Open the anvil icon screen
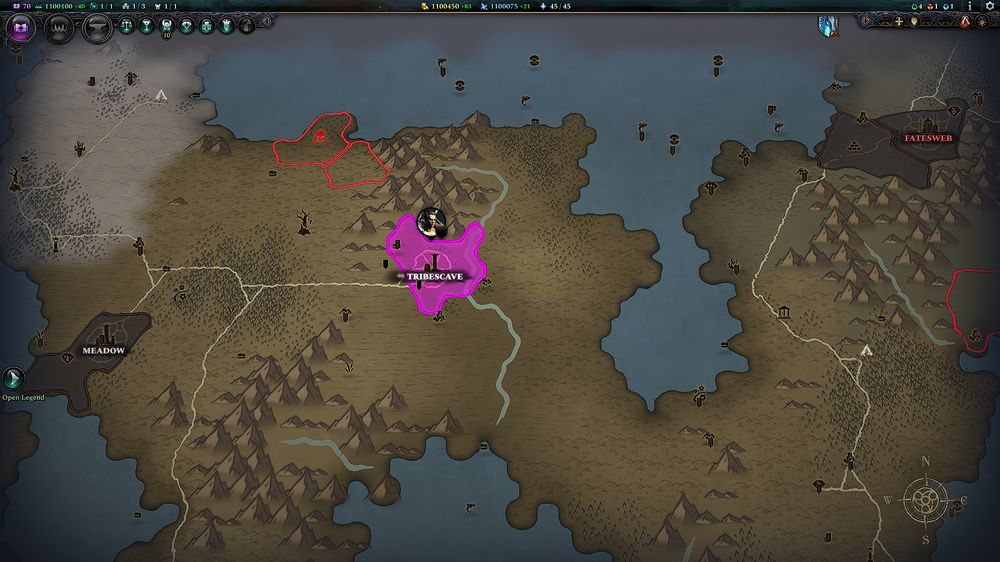The image size is (1000, 562). (95, 27)
